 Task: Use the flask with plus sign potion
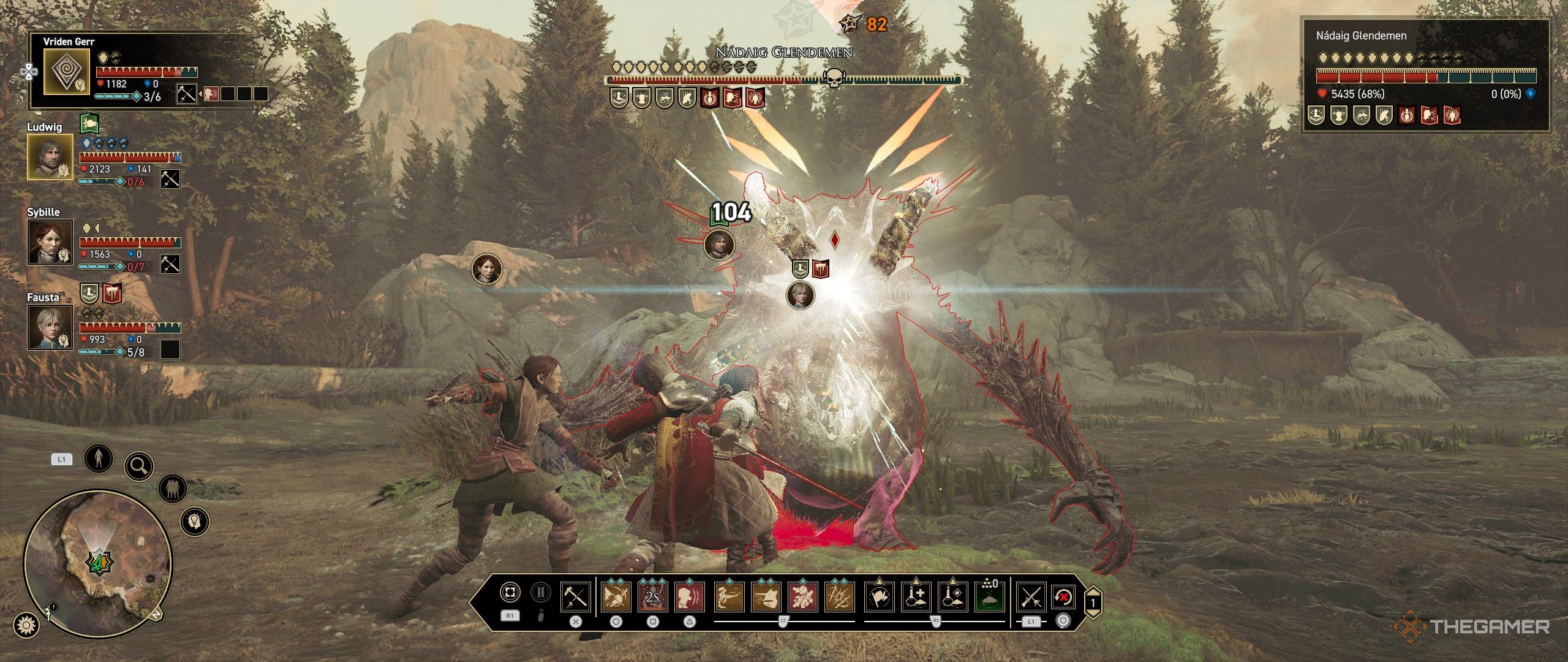[917, 596]
